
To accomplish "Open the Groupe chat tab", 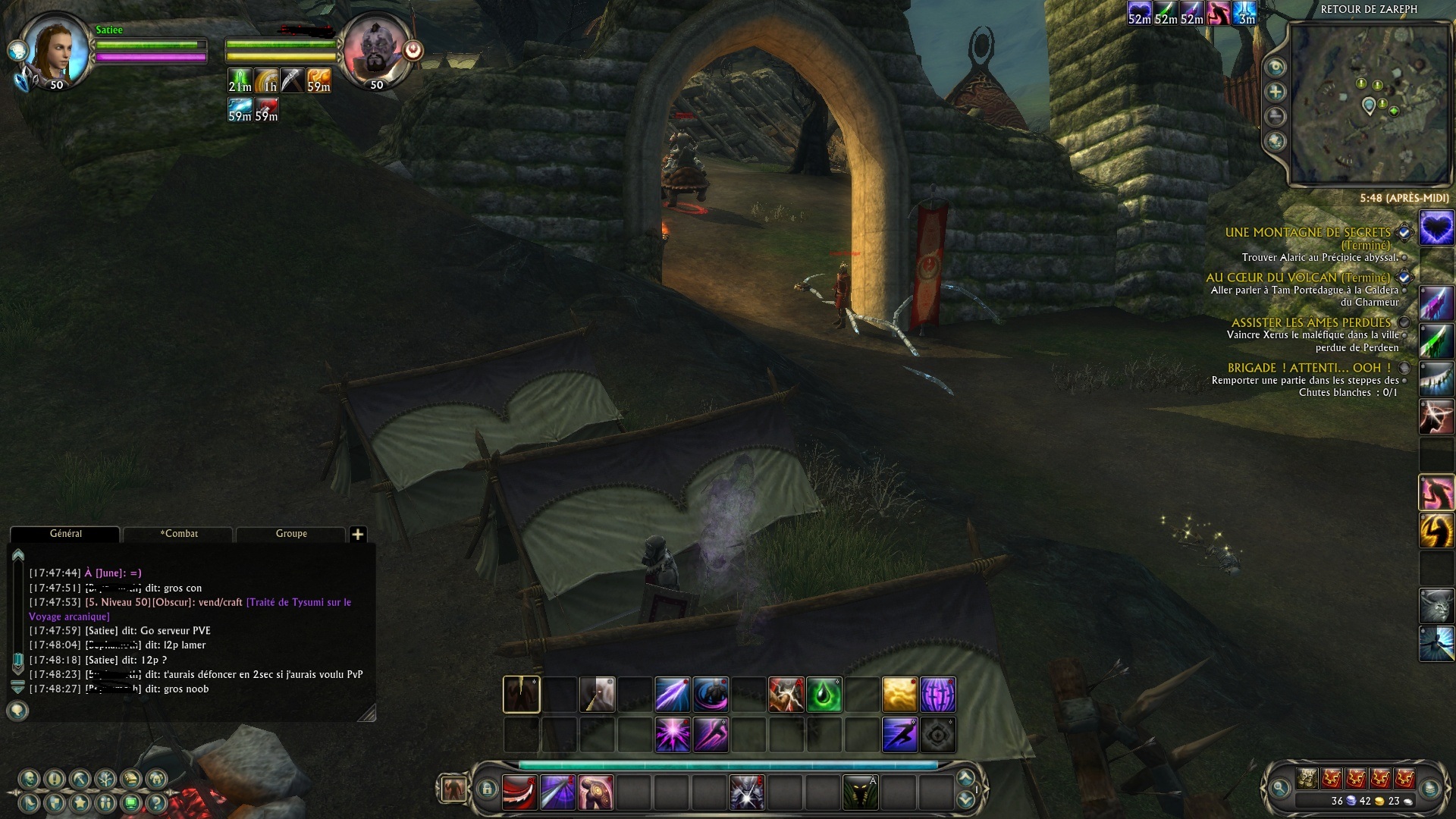I will (x=291, y=534).
